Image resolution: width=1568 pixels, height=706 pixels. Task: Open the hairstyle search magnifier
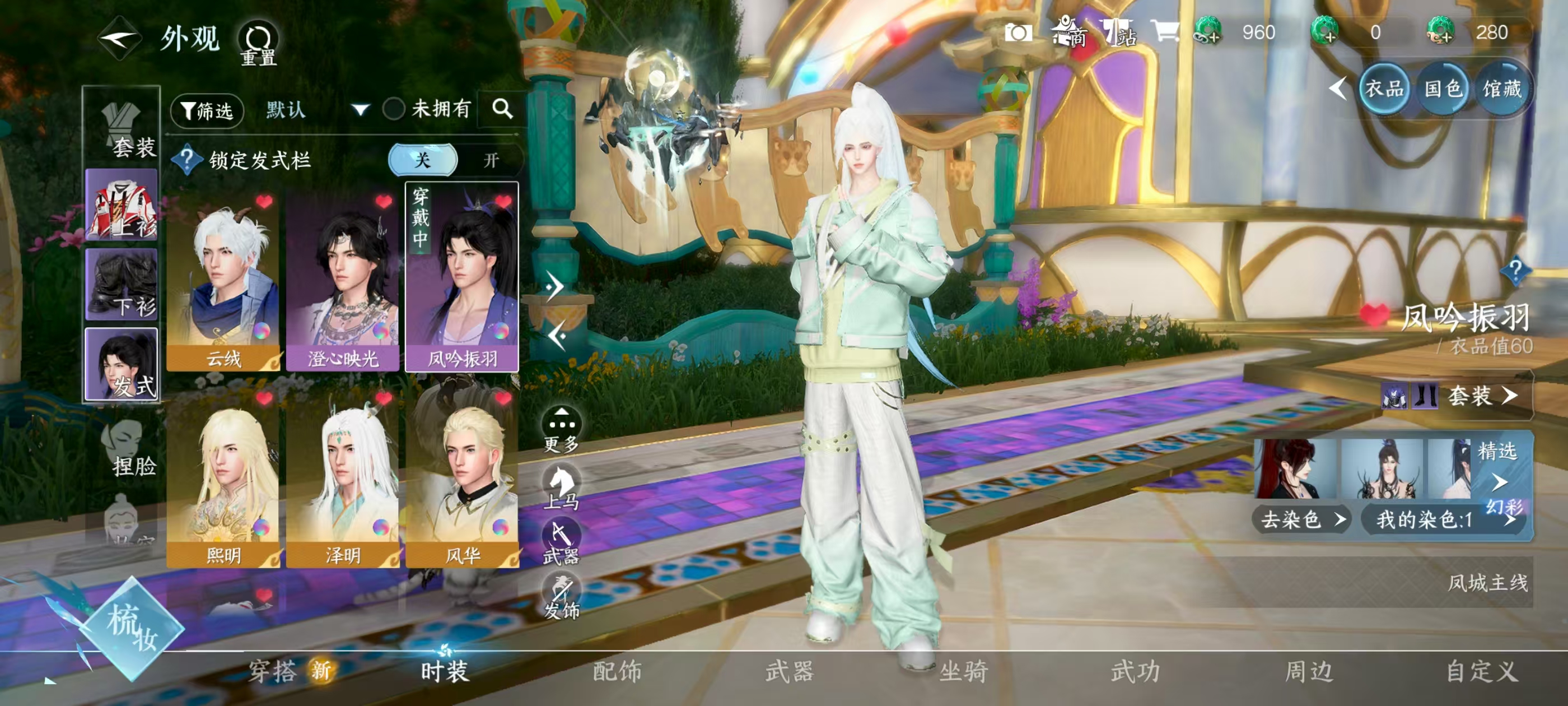[x=502, y=109]
